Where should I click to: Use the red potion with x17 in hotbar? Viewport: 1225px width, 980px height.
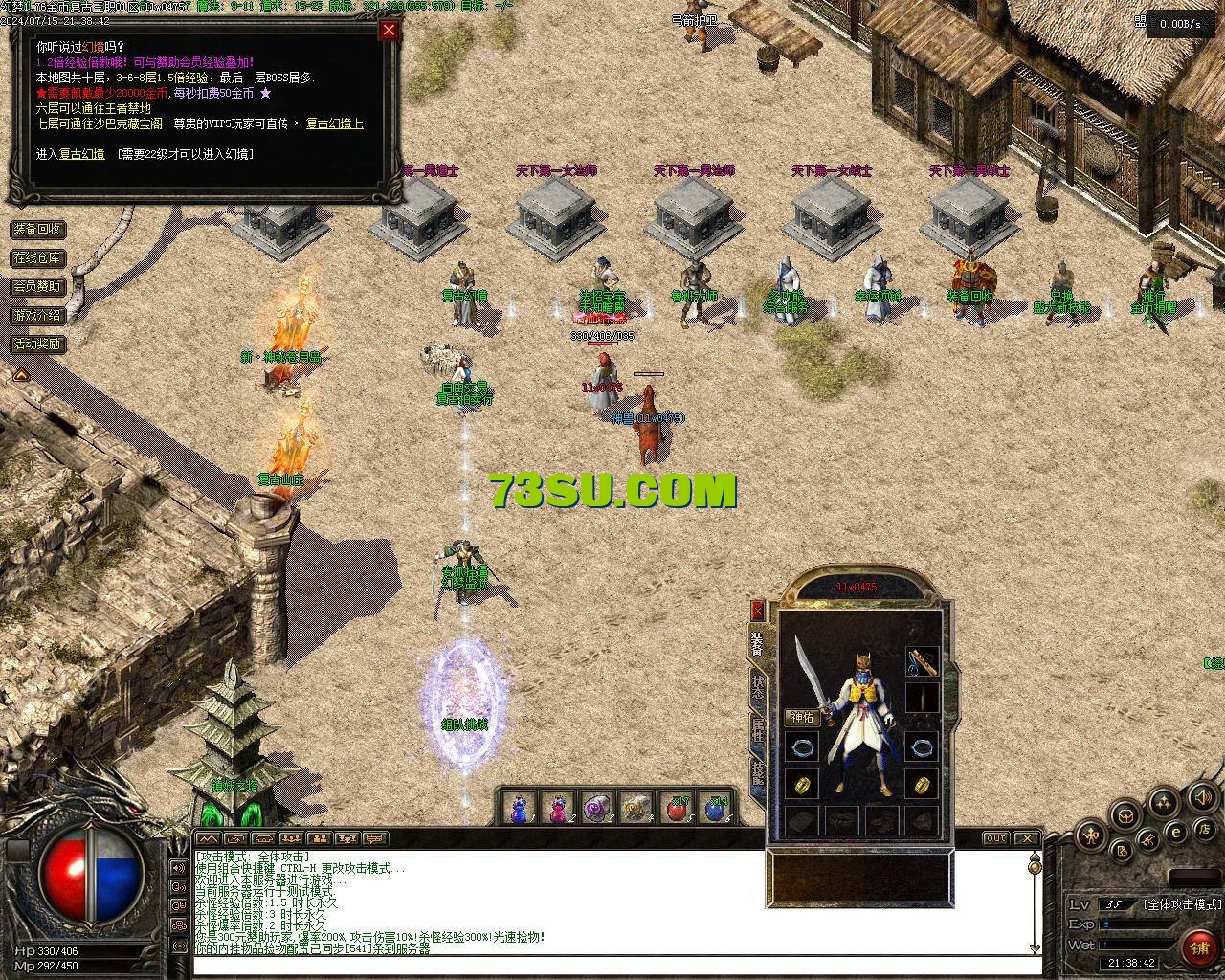pos(678,809)
